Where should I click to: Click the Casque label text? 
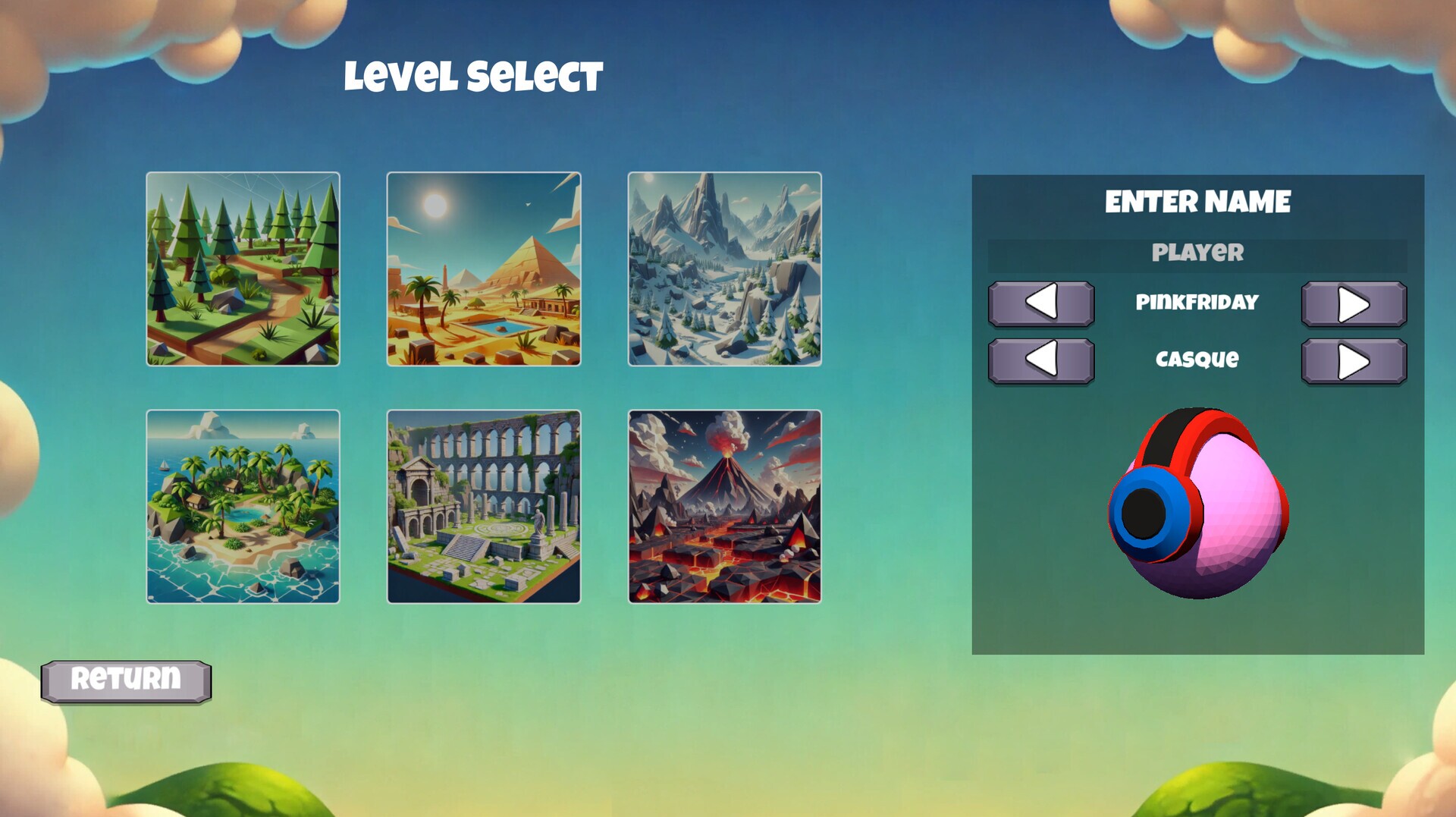[1197, 360]
